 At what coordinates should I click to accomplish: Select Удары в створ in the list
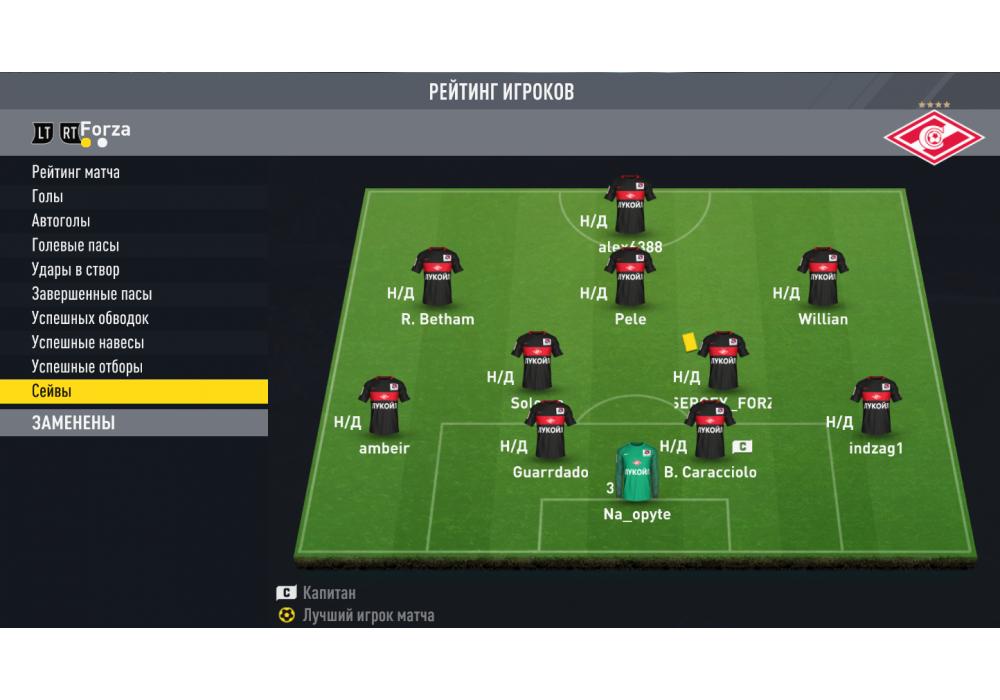click(x=76, y=270)
